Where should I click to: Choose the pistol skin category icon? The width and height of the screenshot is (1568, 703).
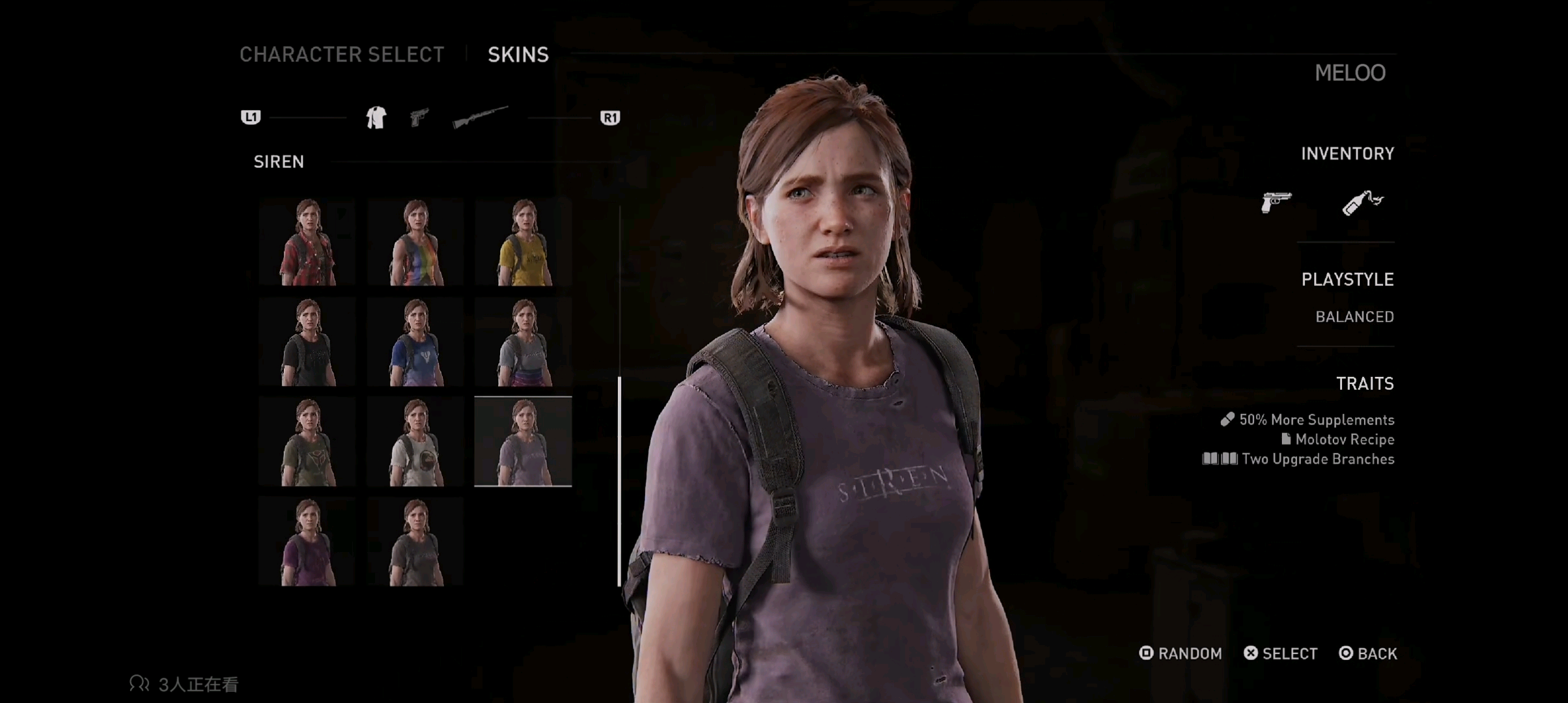(x=419, y=118)
